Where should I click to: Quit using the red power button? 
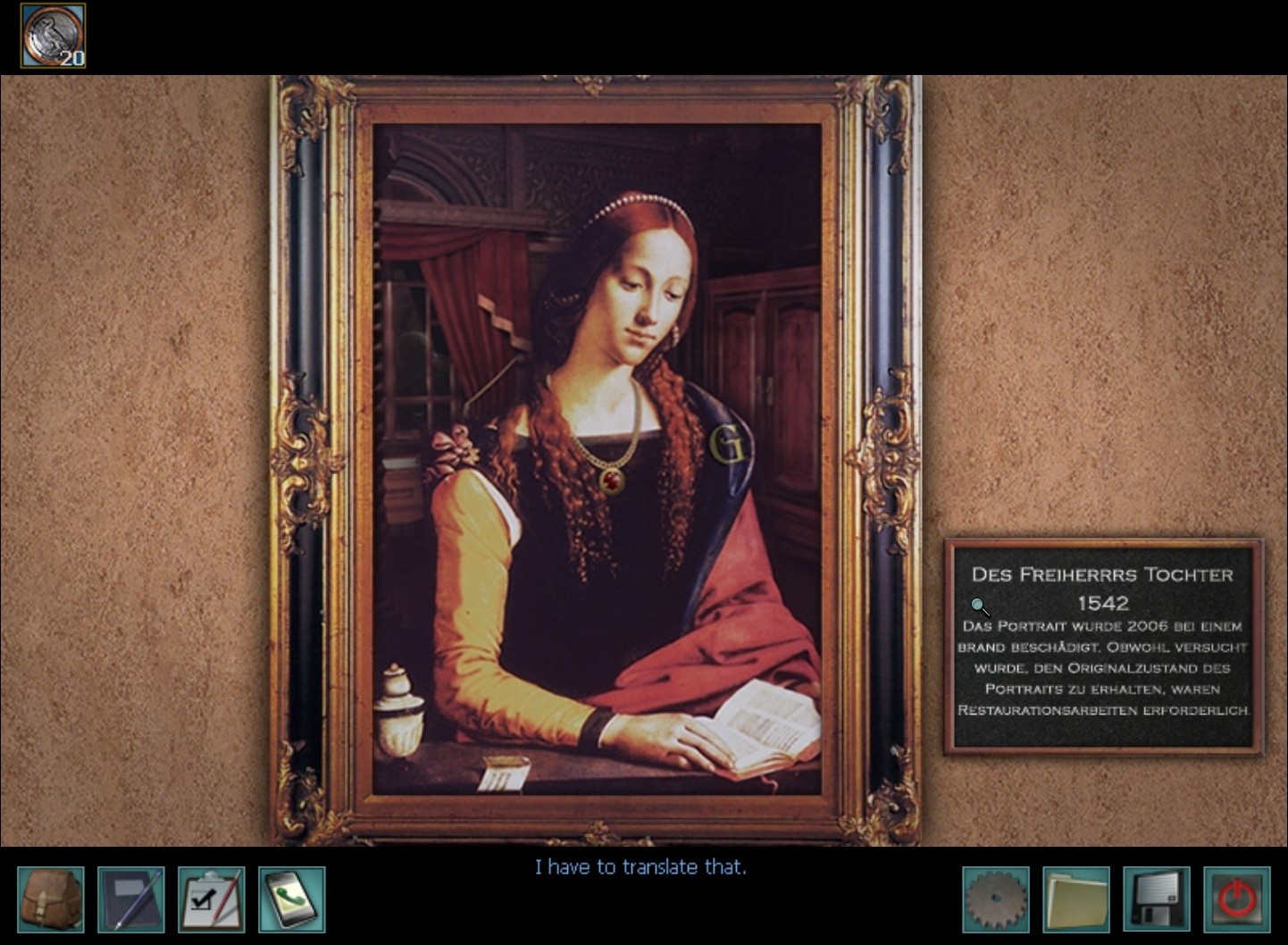[1237, 899]
